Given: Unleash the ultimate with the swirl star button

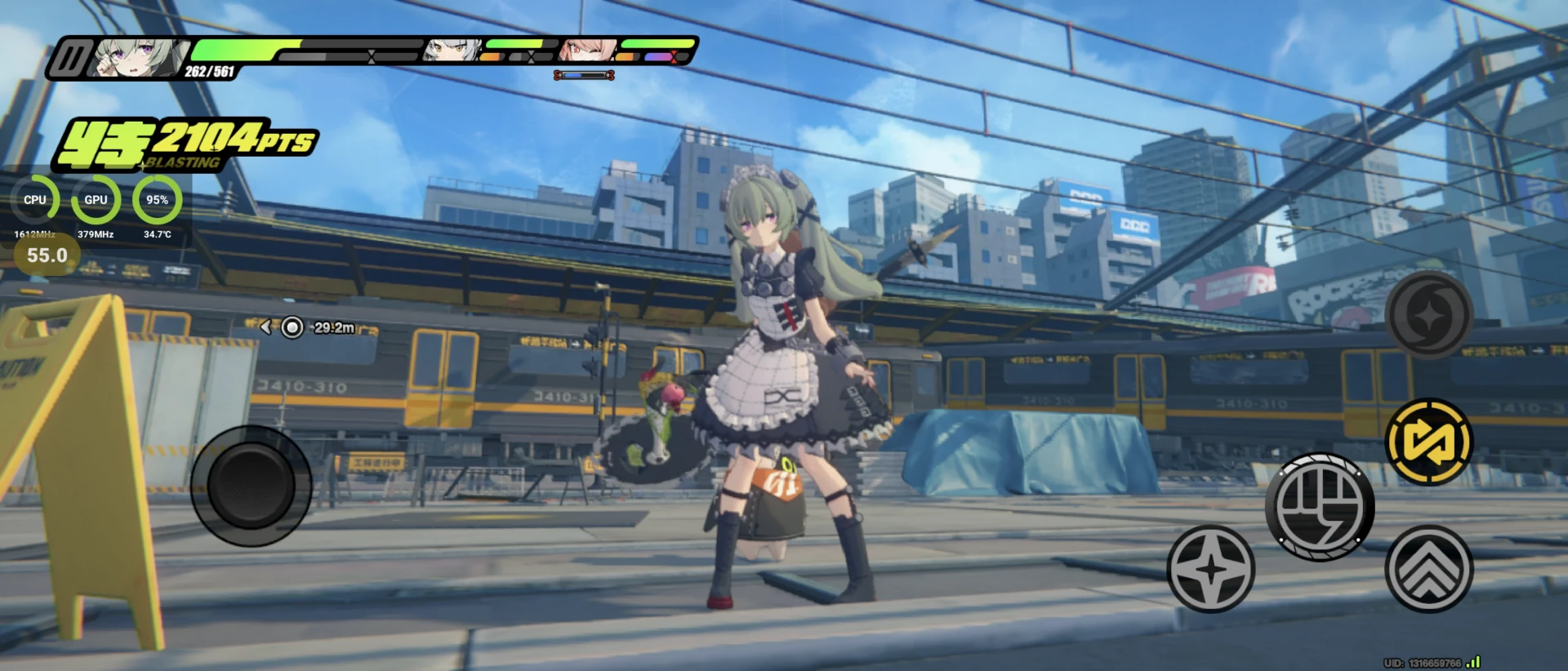Looking at the screenshot, I should (1428, 315).
